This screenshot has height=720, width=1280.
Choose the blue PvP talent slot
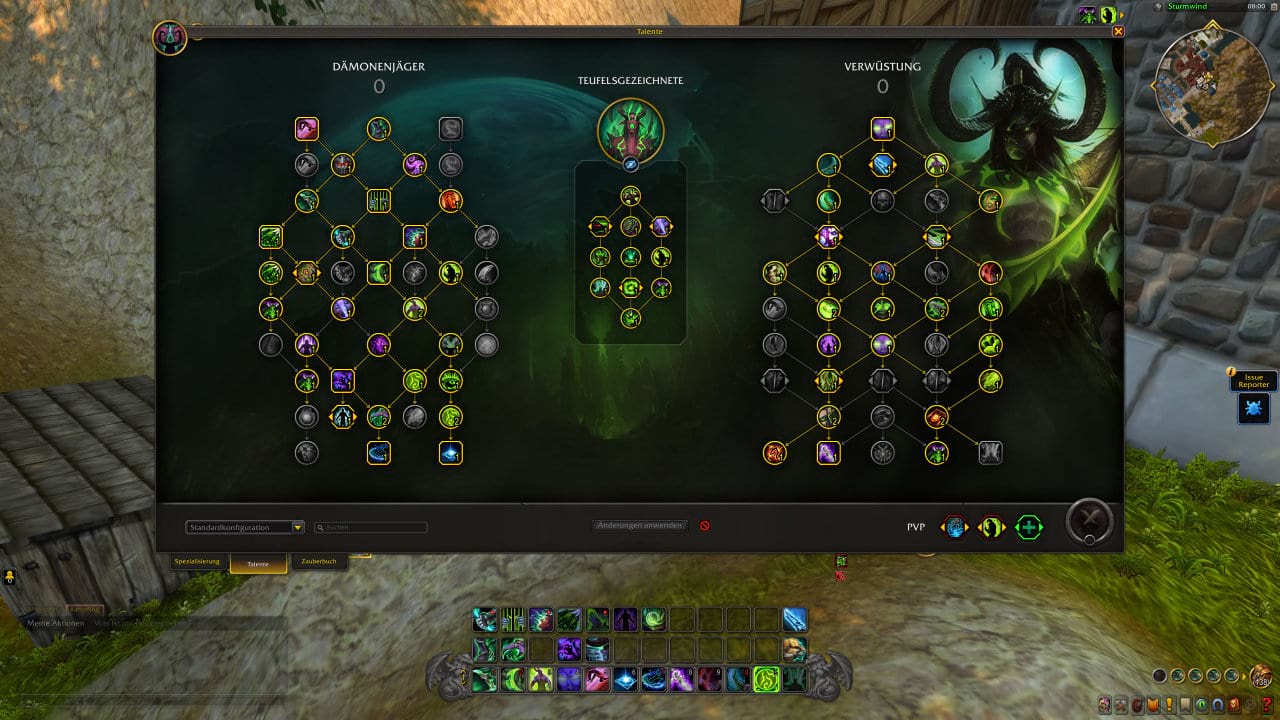pyautogui.click(x=955, y=527)
